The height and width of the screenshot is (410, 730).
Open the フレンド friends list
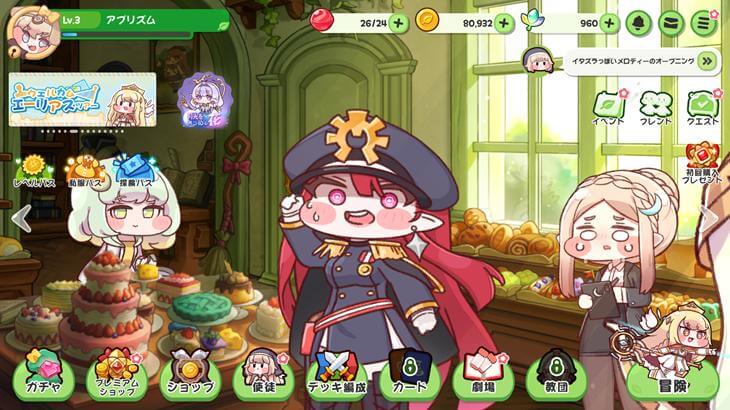click(655, 108)
